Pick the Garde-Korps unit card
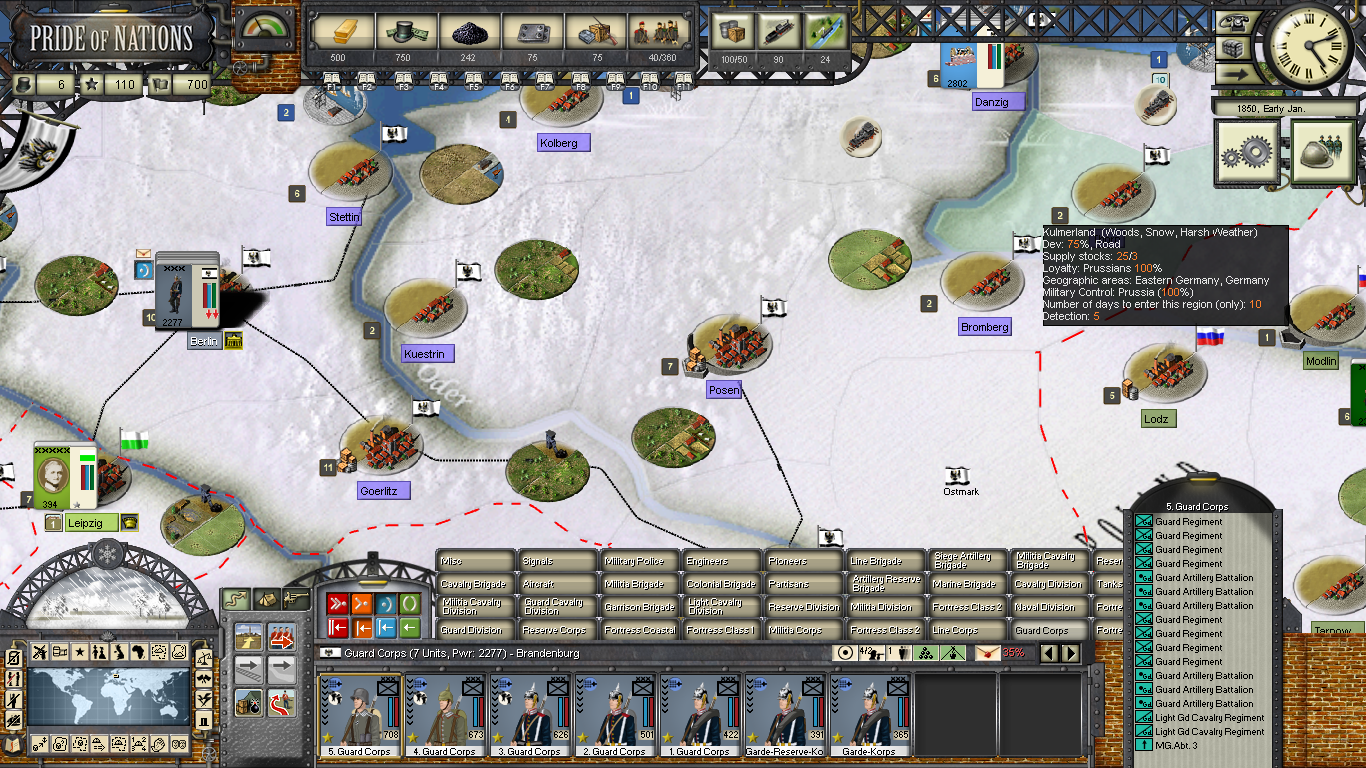 [x=872, y=715]
